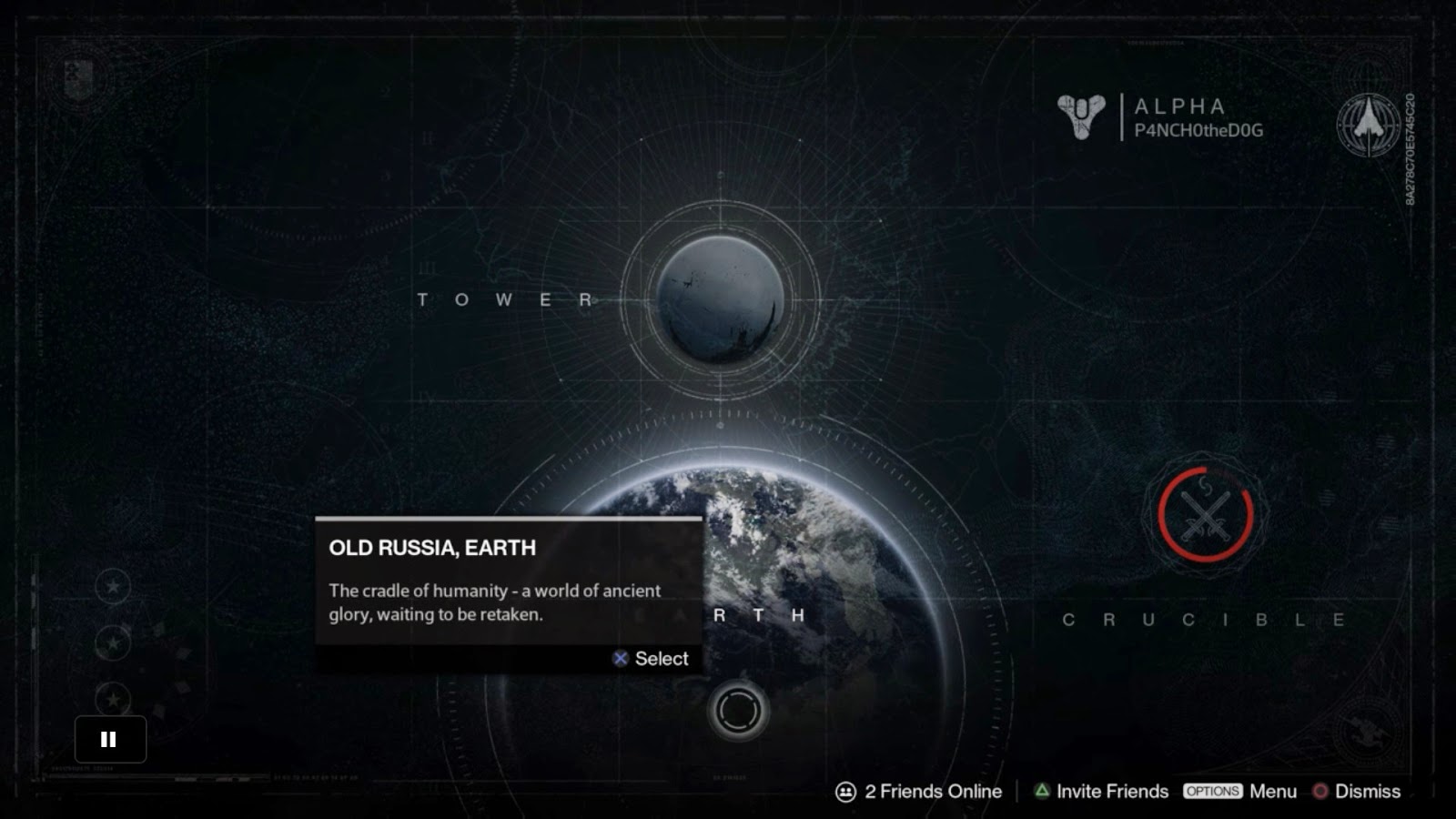Pause the video with the pause button
This screenshot has width=1456, height=819.
pyautogui.click(x=109, y=739)
